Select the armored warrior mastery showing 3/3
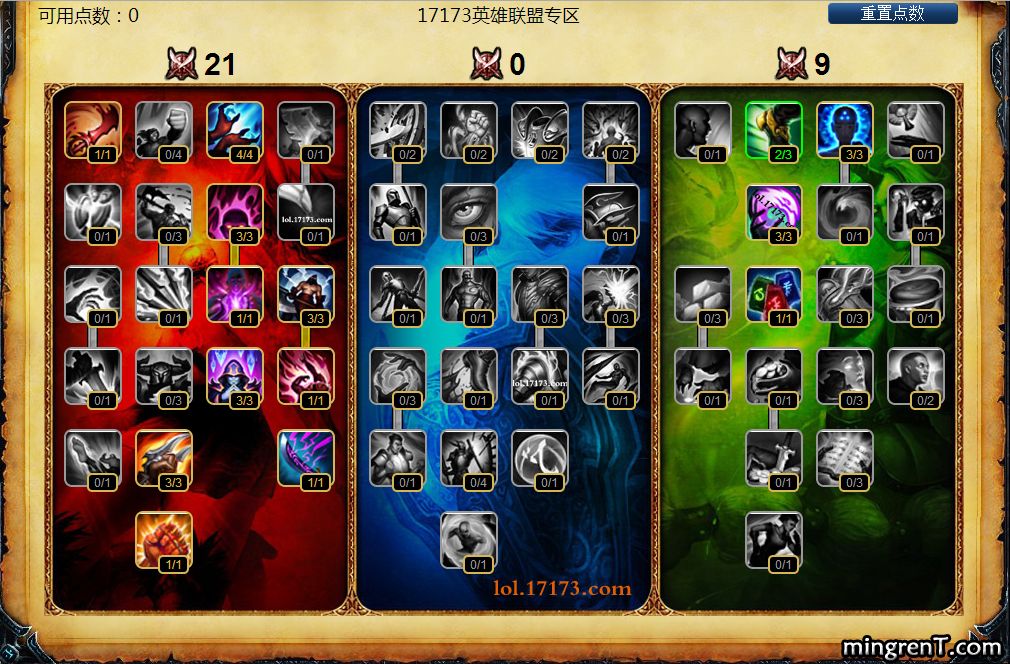The width and height of the screenshot is (1010, 664). point(306,294)
